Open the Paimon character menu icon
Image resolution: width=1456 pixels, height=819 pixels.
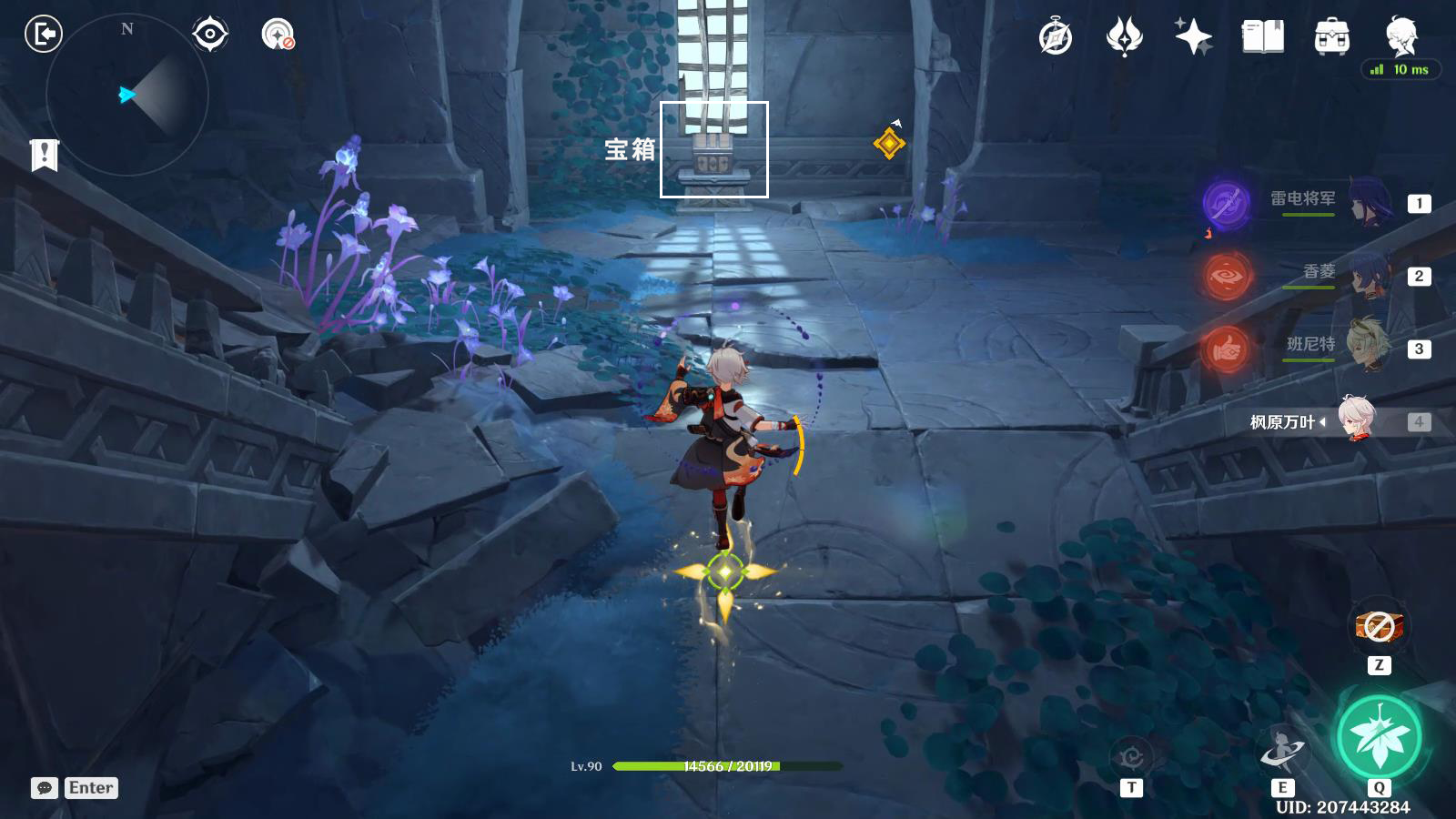(1401, 35)
